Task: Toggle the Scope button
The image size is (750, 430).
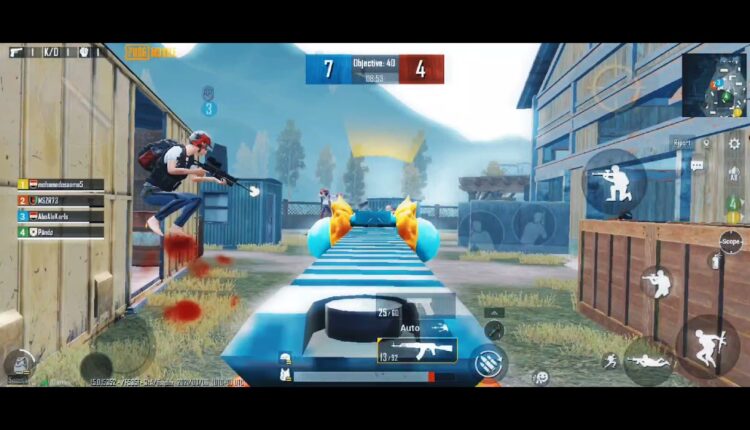Action: click(731, 241)
